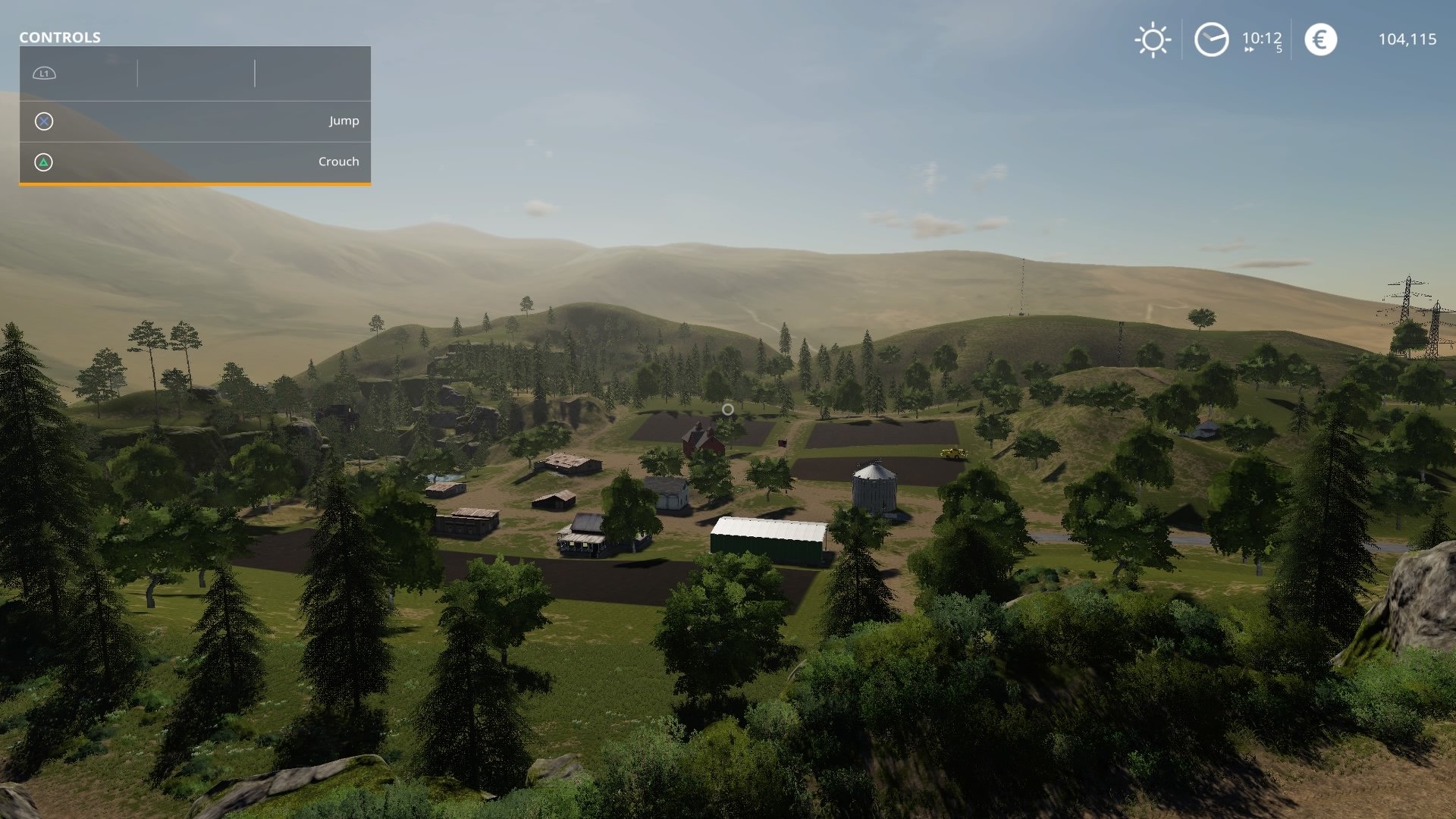Click the tall grain silo near the fields

(876, 489)
